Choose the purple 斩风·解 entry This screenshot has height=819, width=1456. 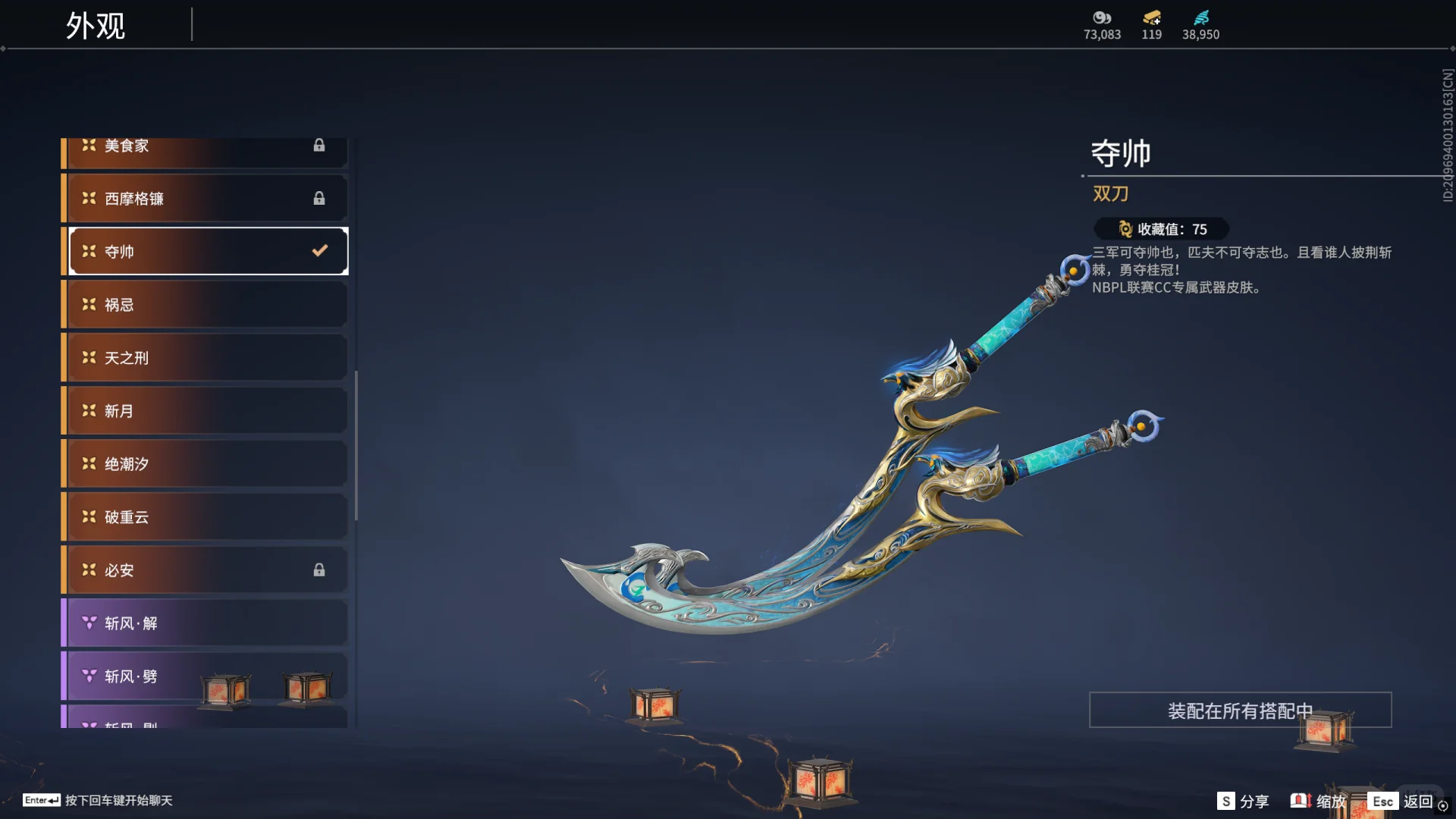[205, 623]
